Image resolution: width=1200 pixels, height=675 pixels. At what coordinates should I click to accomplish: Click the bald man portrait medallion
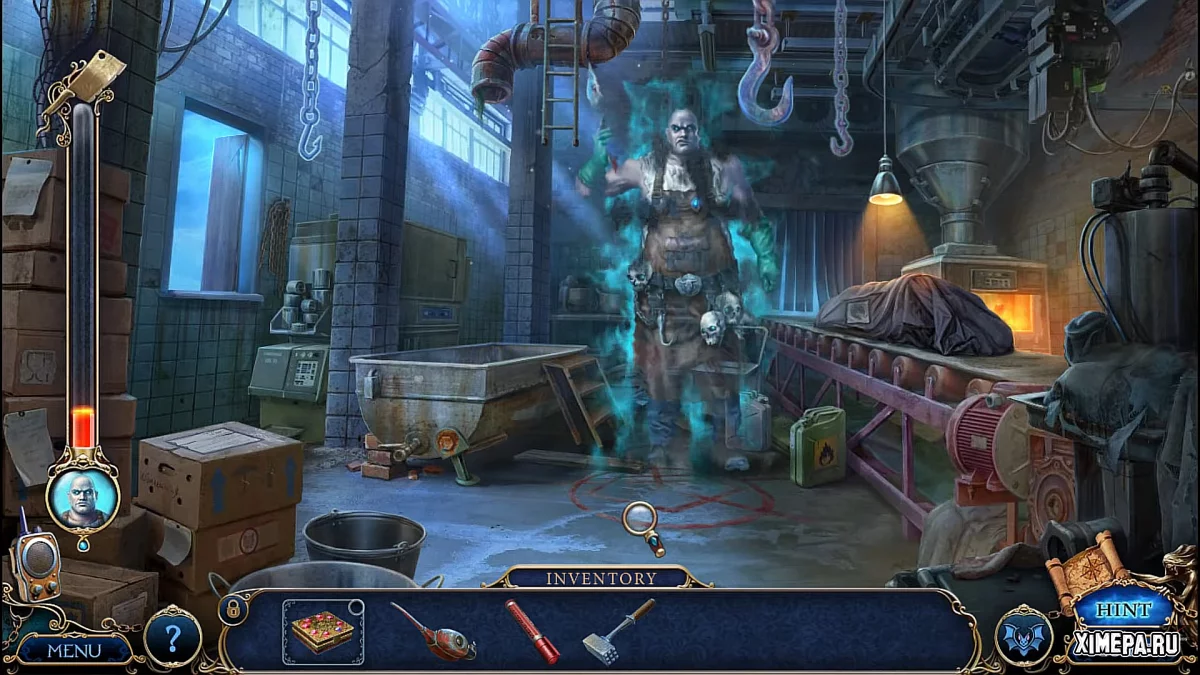[82, 497]
